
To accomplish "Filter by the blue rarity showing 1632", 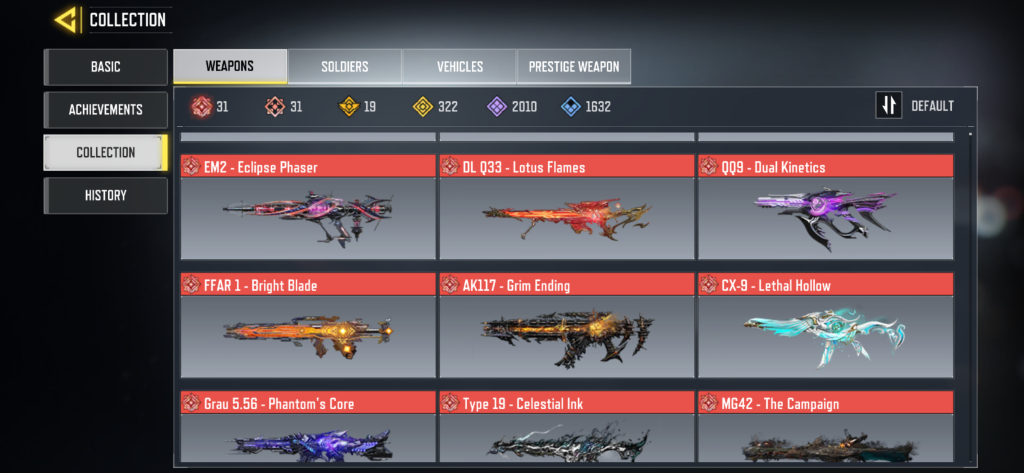I will (586, 106).
